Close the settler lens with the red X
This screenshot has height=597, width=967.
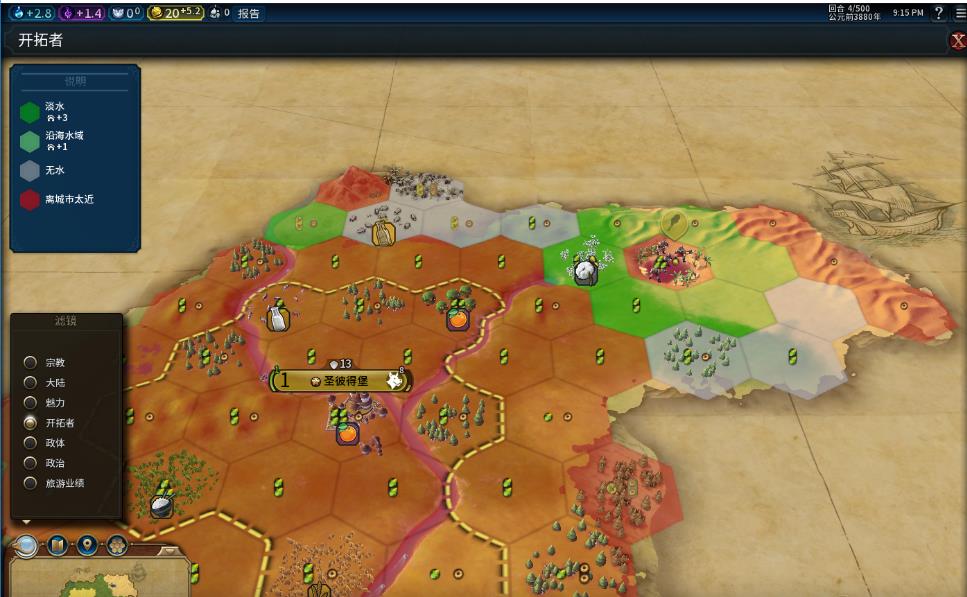pyautogui.click(x=956, y=41)
